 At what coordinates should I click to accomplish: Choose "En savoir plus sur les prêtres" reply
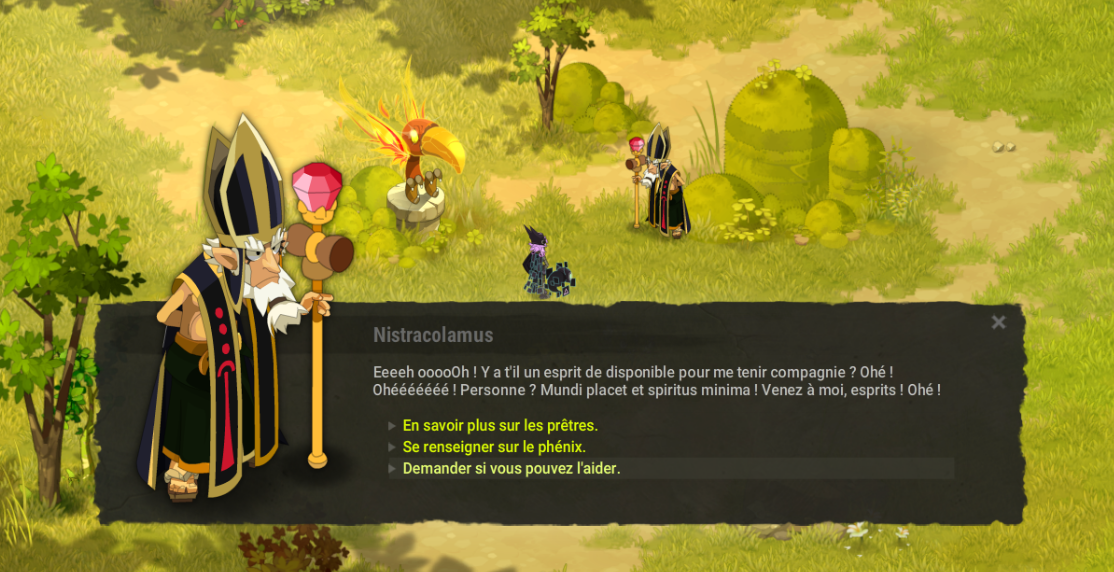[500, 425]
